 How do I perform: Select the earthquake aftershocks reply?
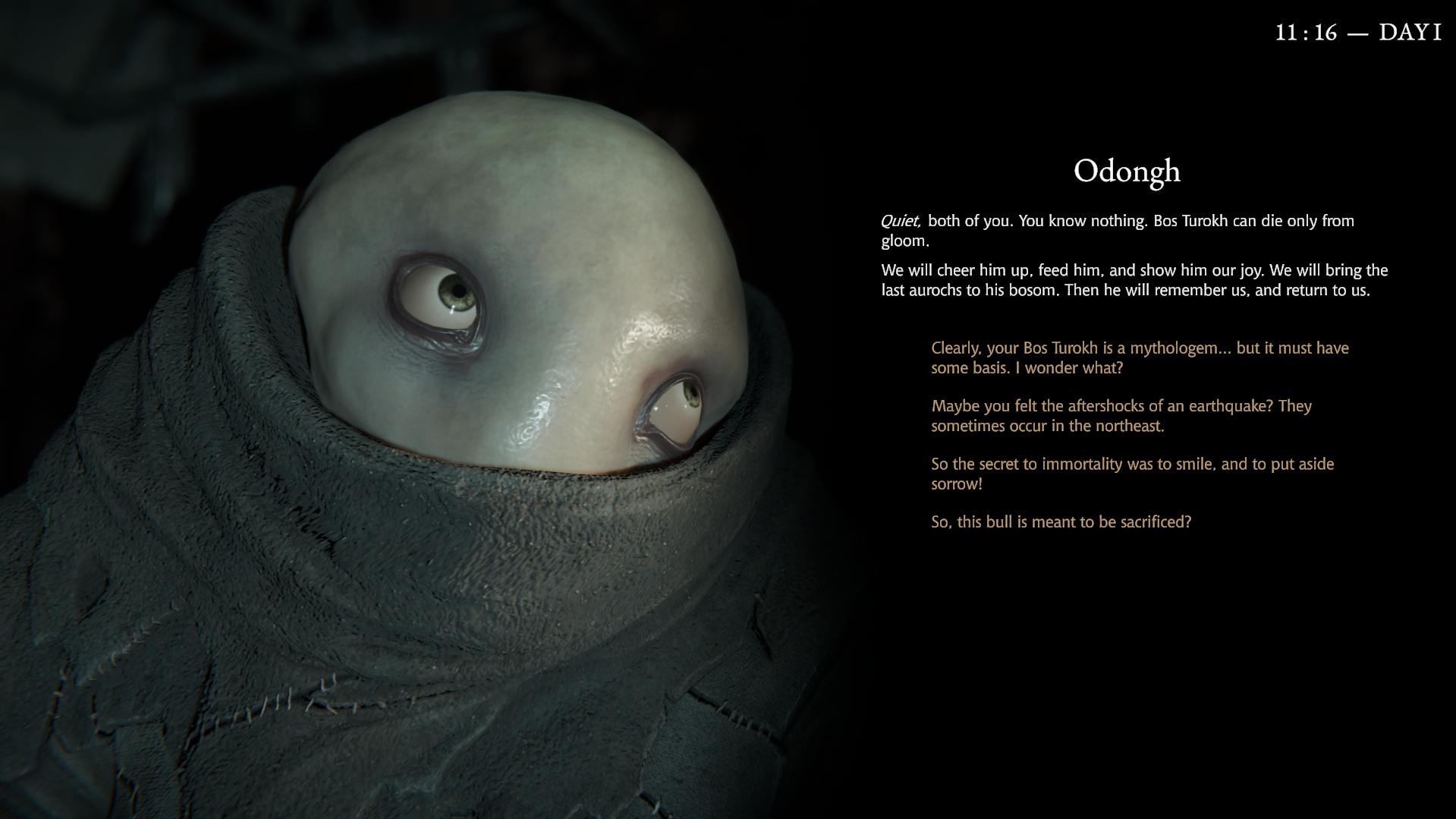[x=1121, y=415]
